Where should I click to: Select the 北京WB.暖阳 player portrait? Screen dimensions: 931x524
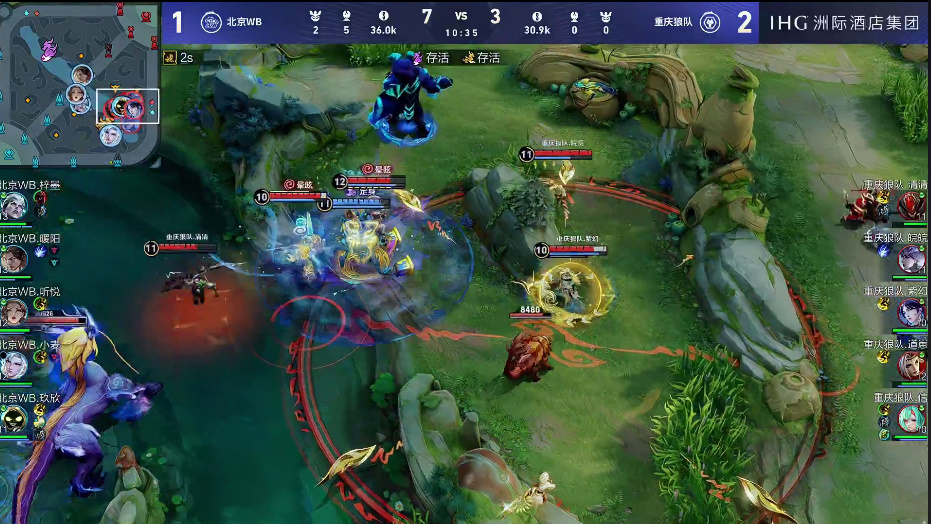tap(14, 259)
